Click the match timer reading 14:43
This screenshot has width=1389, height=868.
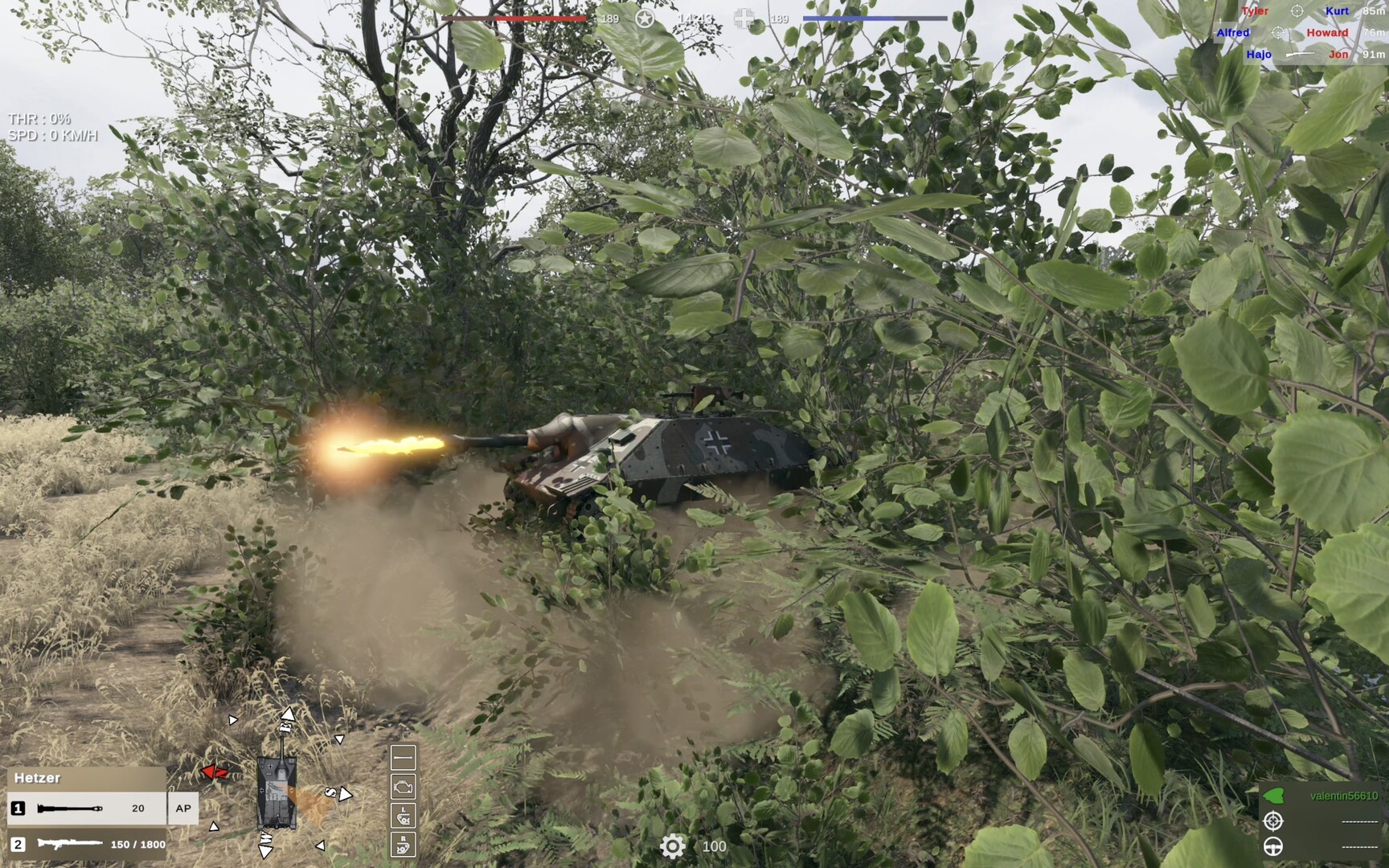click(694, 18)
